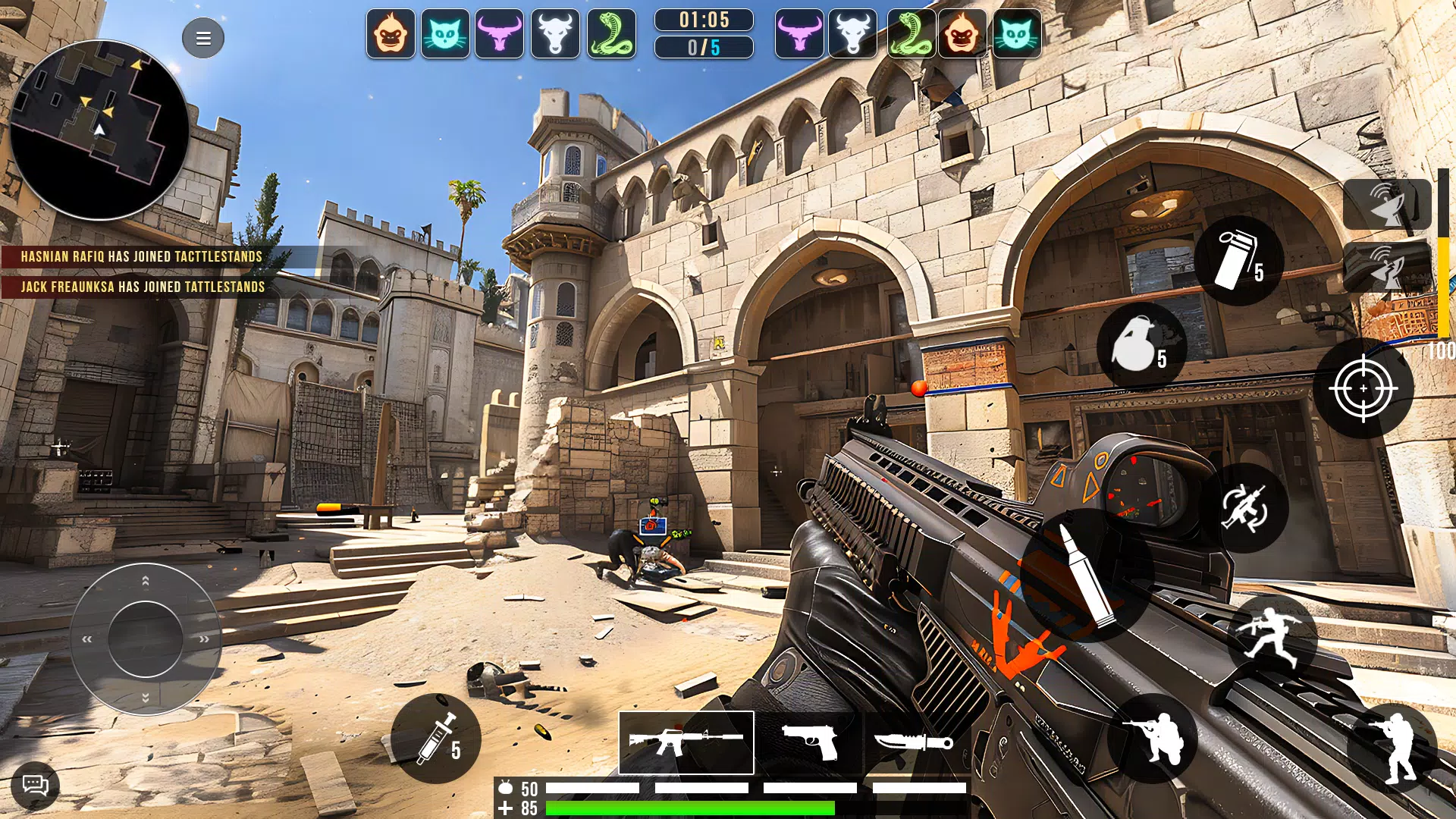Use the flashbang canister grenade

pos(1238,261)
